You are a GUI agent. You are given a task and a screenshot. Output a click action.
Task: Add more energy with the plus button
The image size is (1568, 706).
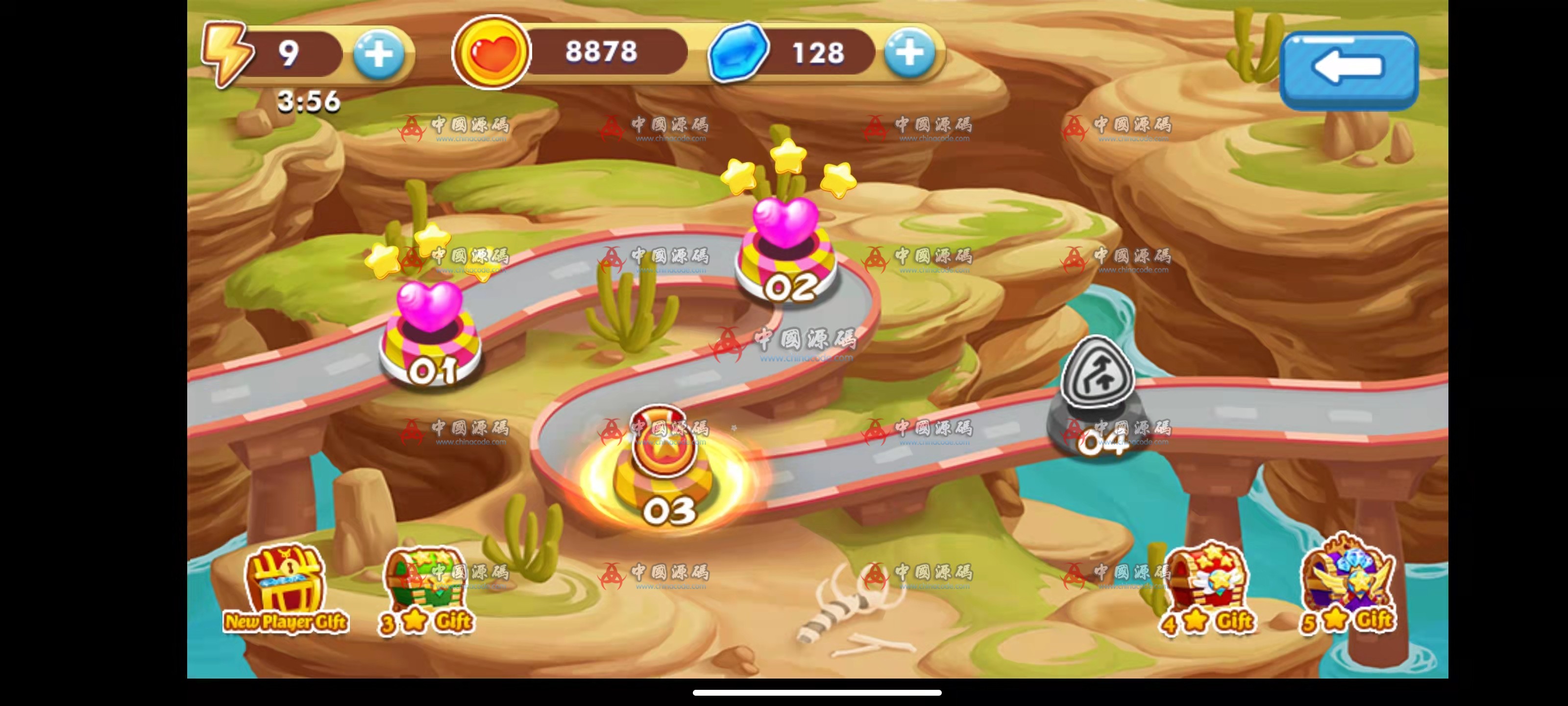point(379,54)
